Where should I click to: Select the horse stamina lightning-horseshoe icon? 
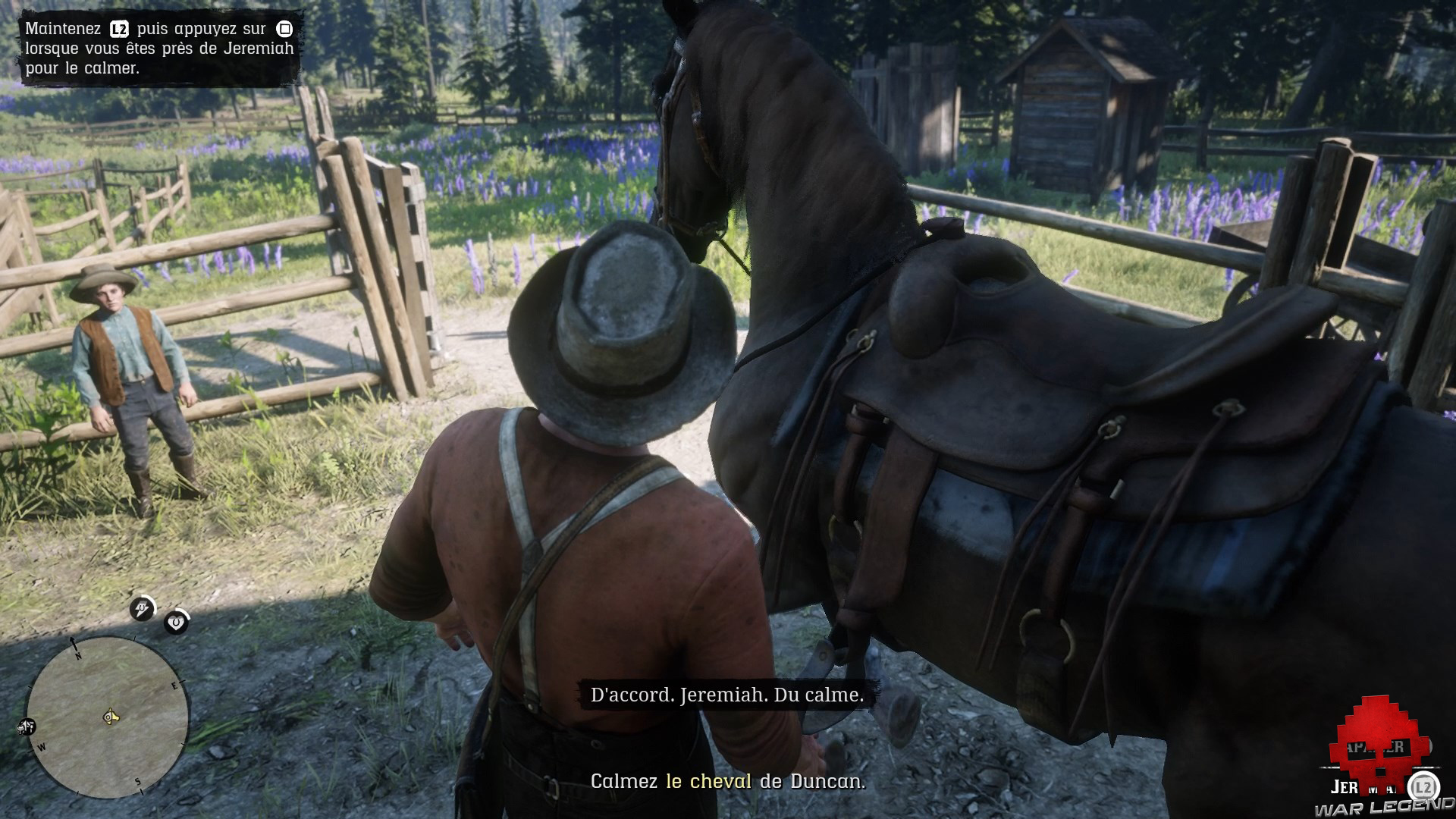tap(143, 607)
